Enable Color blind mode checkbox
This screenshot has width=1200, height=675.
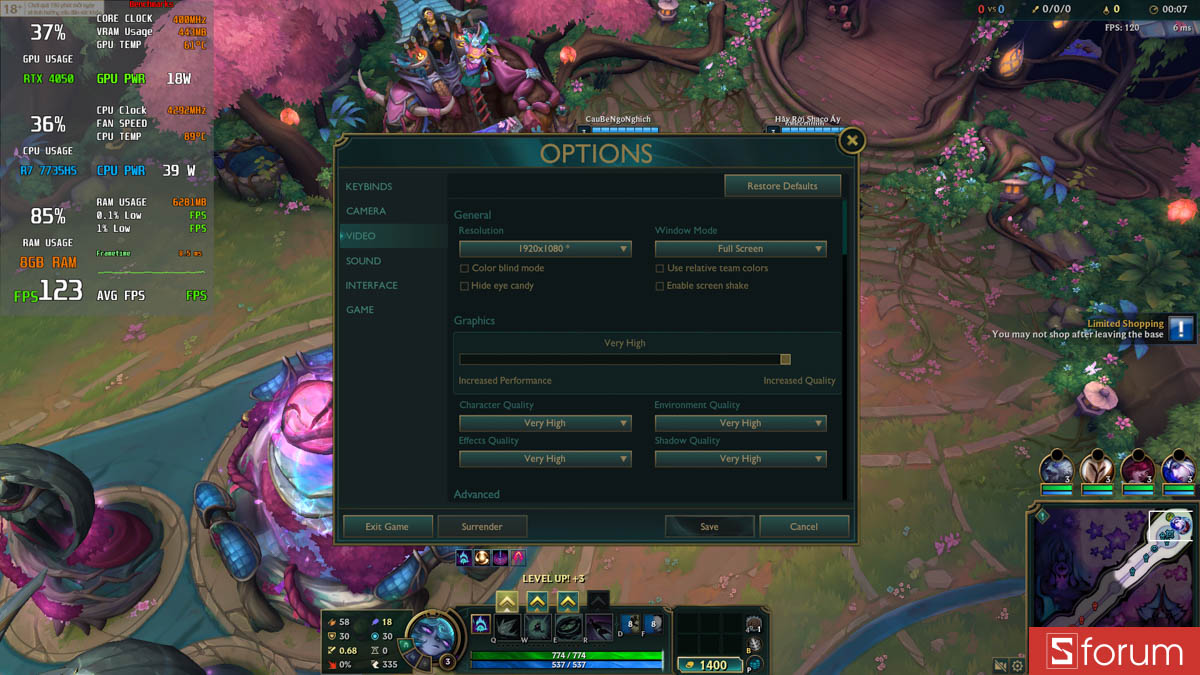pyautogui.click(x=464, y=269)
